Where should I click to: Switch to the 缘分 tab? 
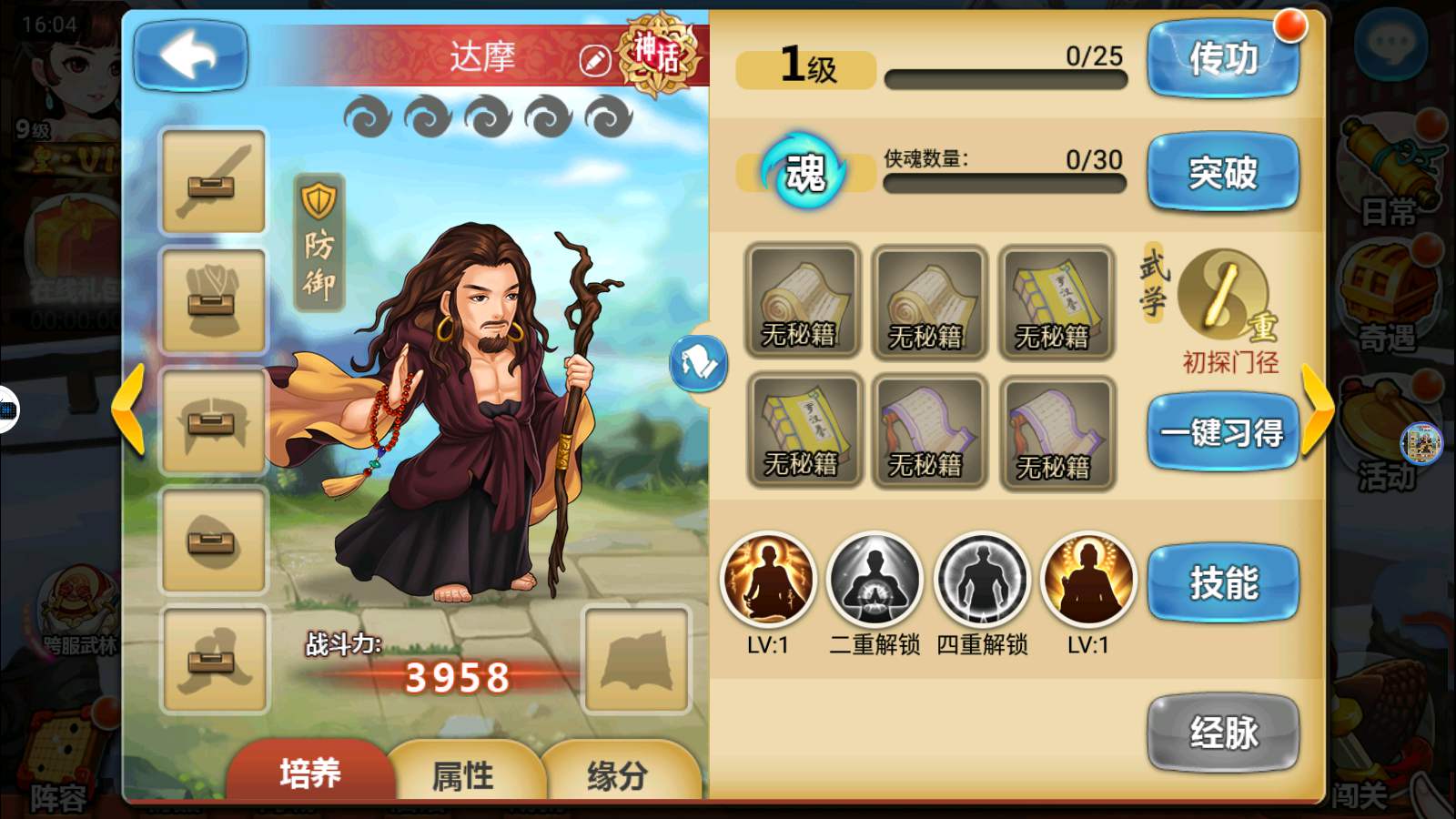[x=618, y=774]
